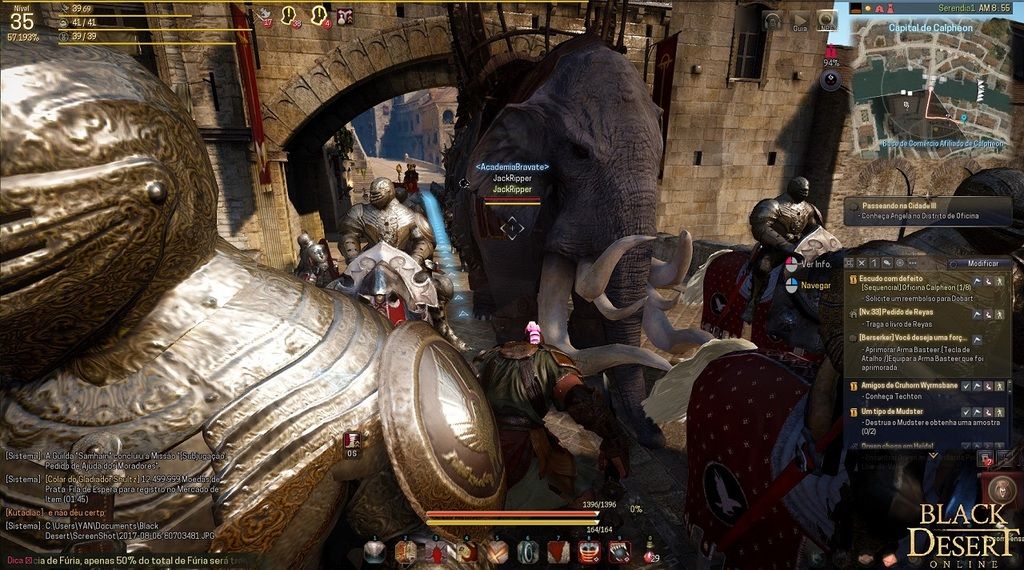Select the Pedido de Reyas quest

click(888, 311)
